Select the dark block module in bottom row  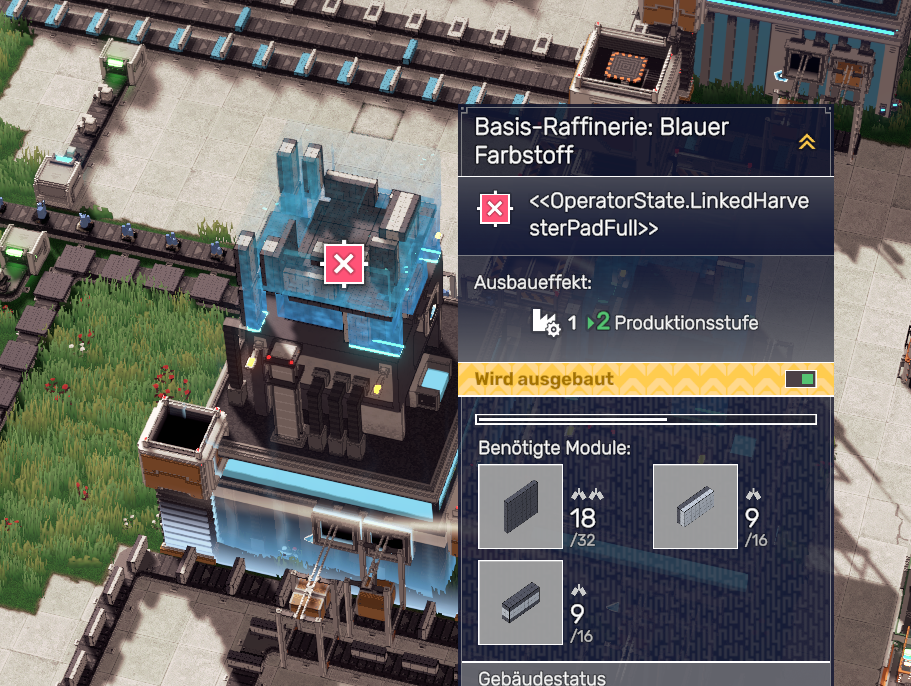click(520, 602)
